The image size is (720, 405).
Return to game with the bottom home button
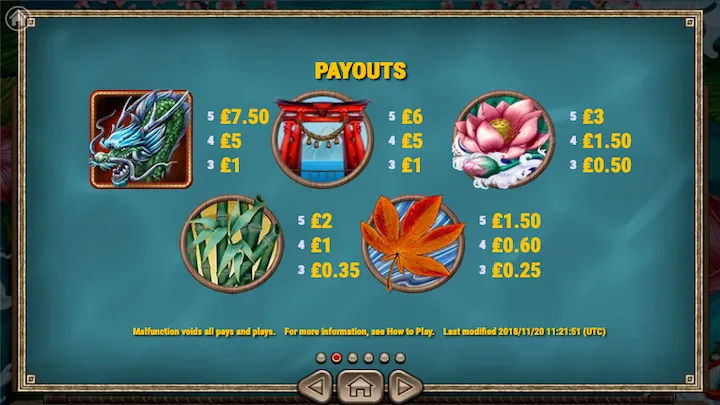360,385
